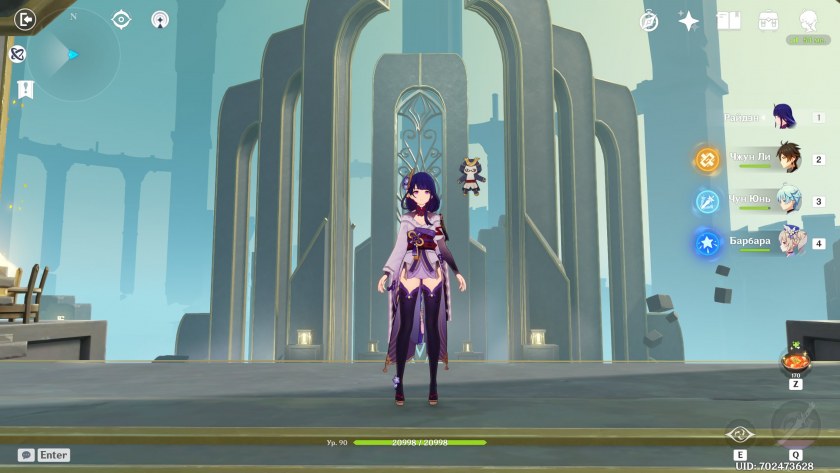Open the backpack inventory
840x473 pixels.
pyautogui.click(x=768, y=21)
